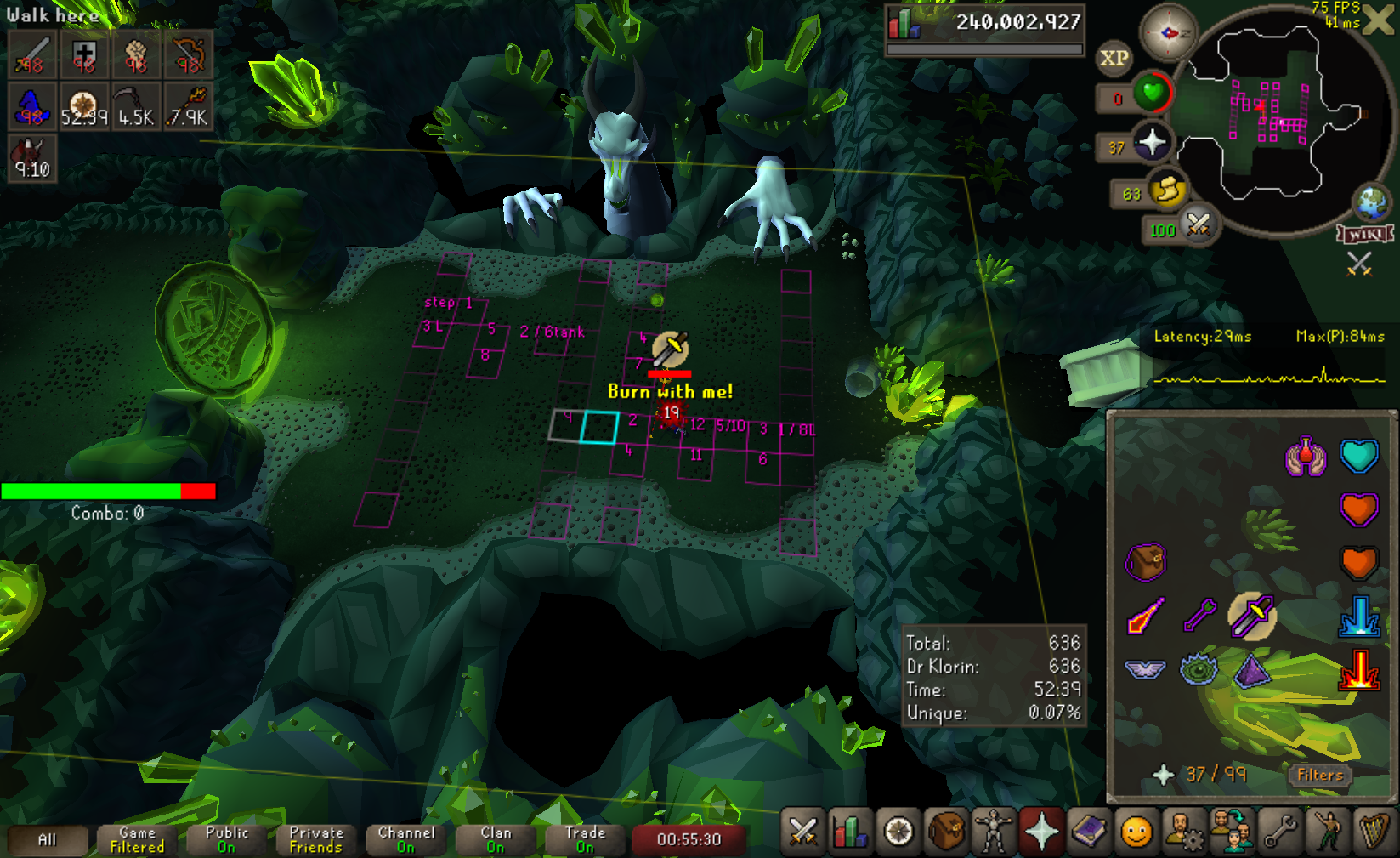1400x858 pixels.
Task: Show the Worn Equipment tab
Action: click(993, 832)
